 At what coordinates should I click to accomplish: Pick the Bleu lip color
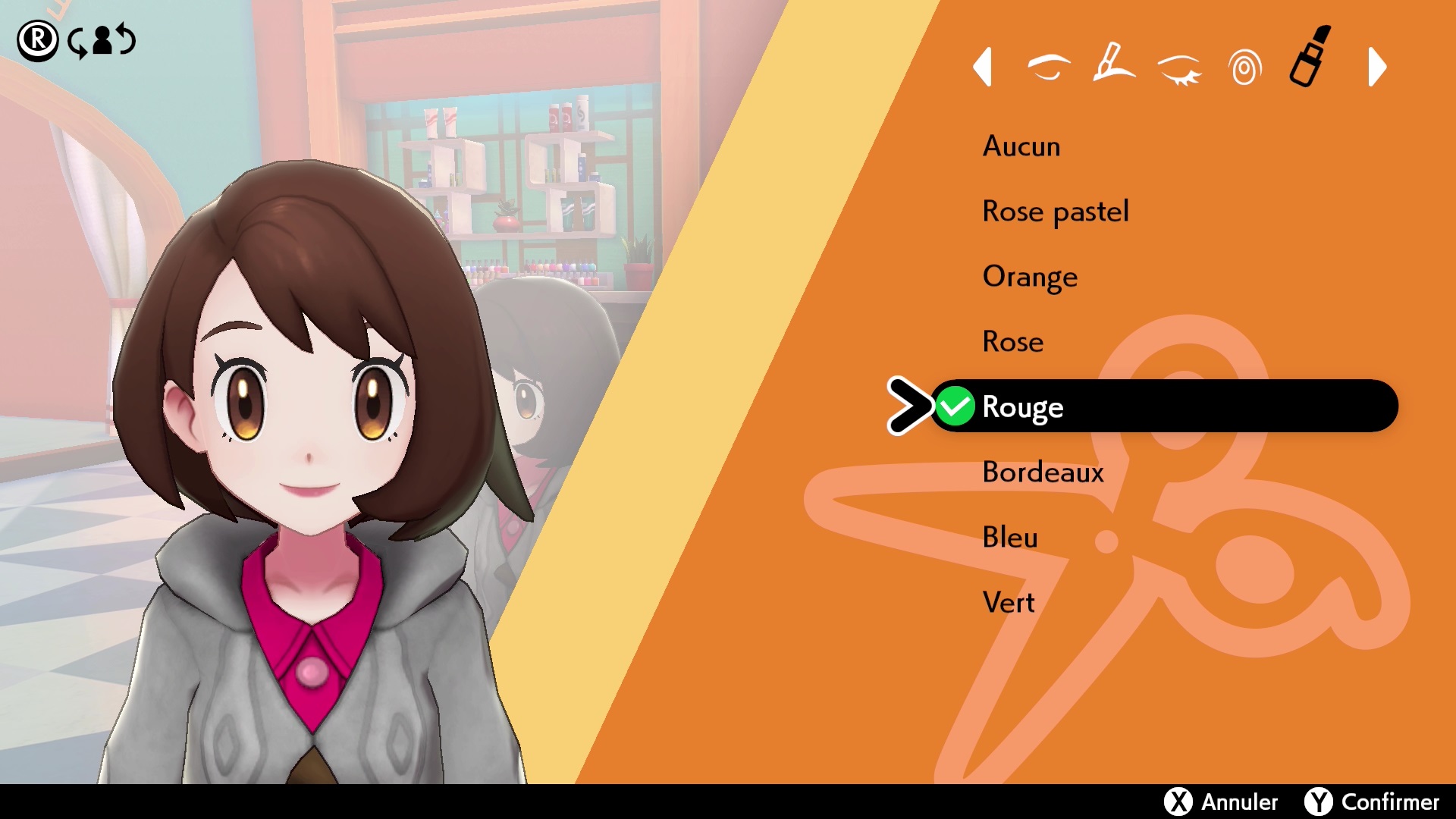point(1009,538)
